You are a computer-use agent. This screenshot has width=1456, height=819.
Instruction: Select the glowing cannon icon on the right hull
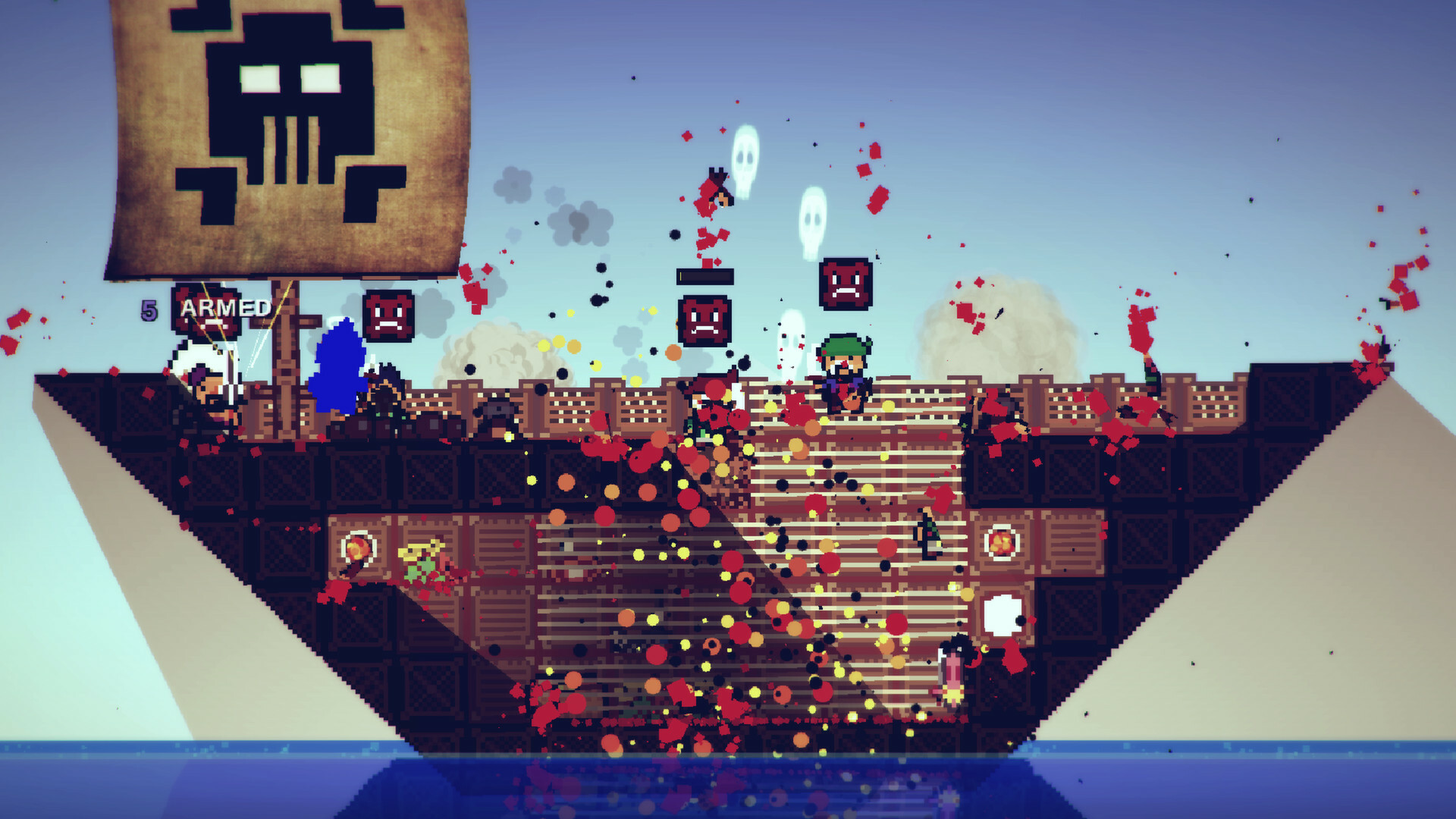(x=1001, y=542)
